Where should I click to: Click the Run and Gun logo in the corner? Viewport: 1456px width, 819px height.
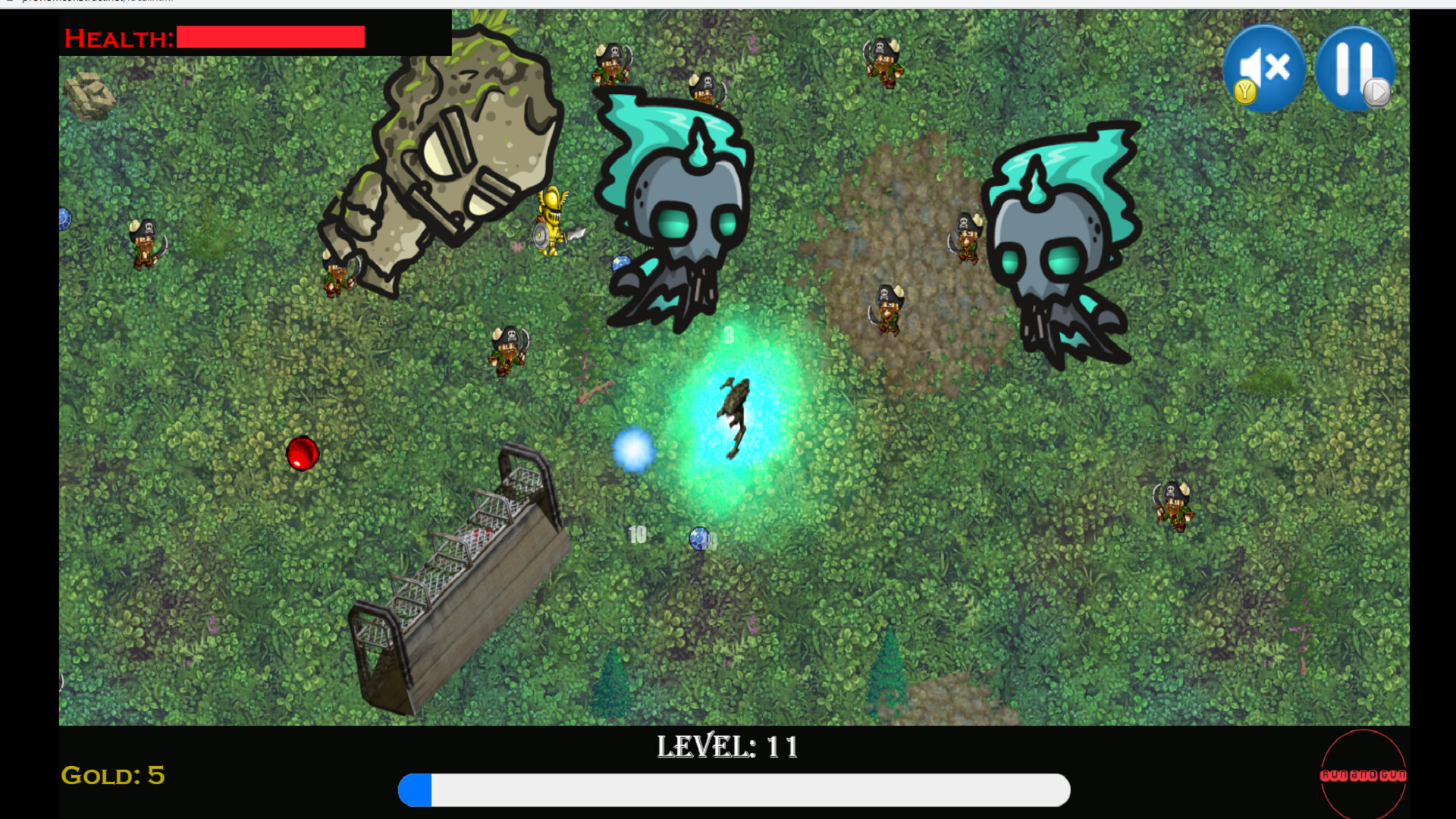click(x=1363, y=775)
